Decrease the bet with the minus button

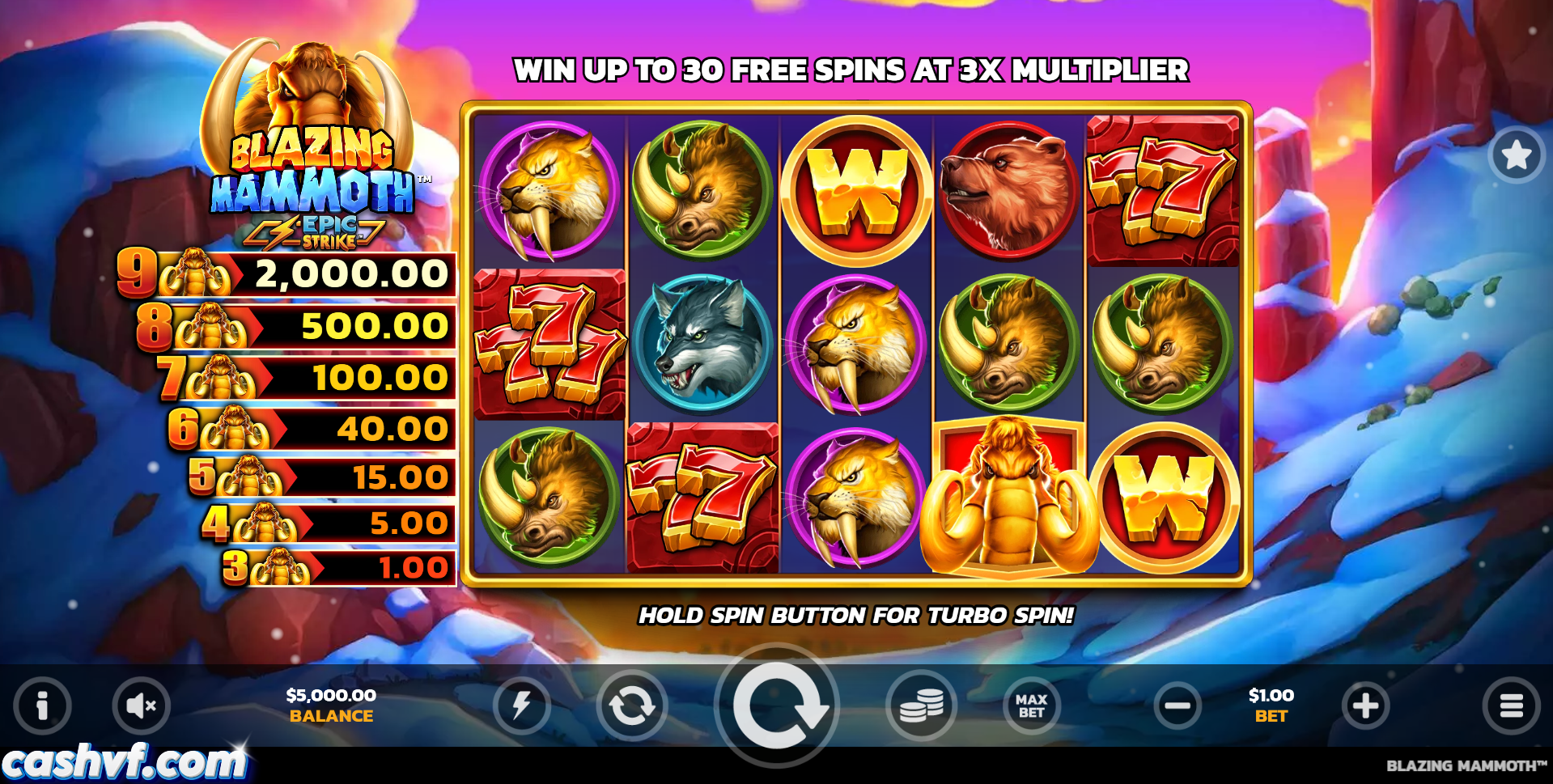1177,706
